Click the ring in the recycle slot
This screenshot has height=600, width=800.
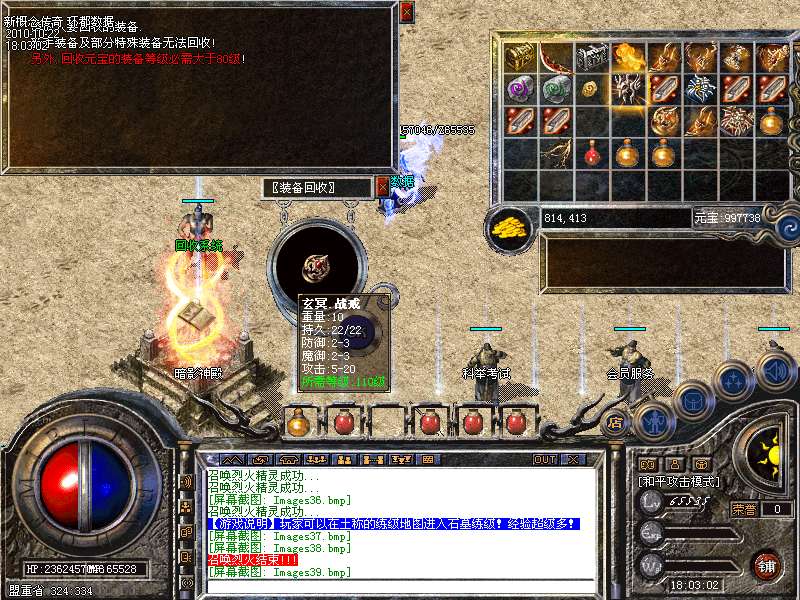click(319, 266)
